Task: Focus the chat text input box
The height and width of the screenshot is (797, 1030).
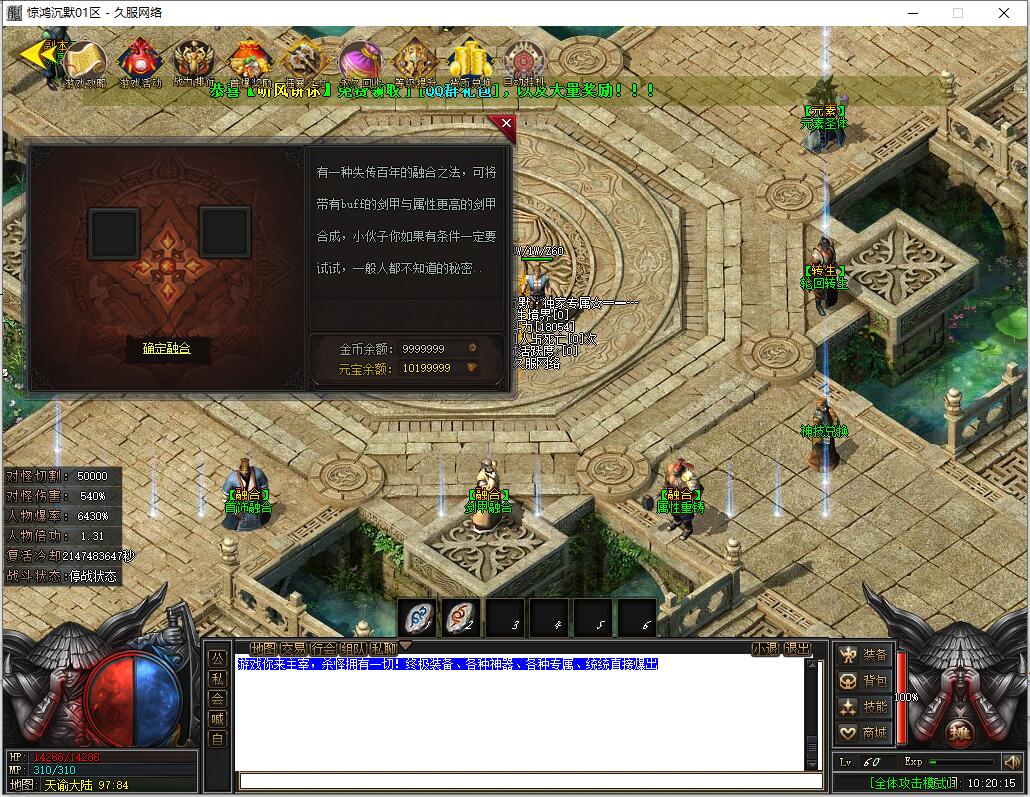Action: pos(516,781)
